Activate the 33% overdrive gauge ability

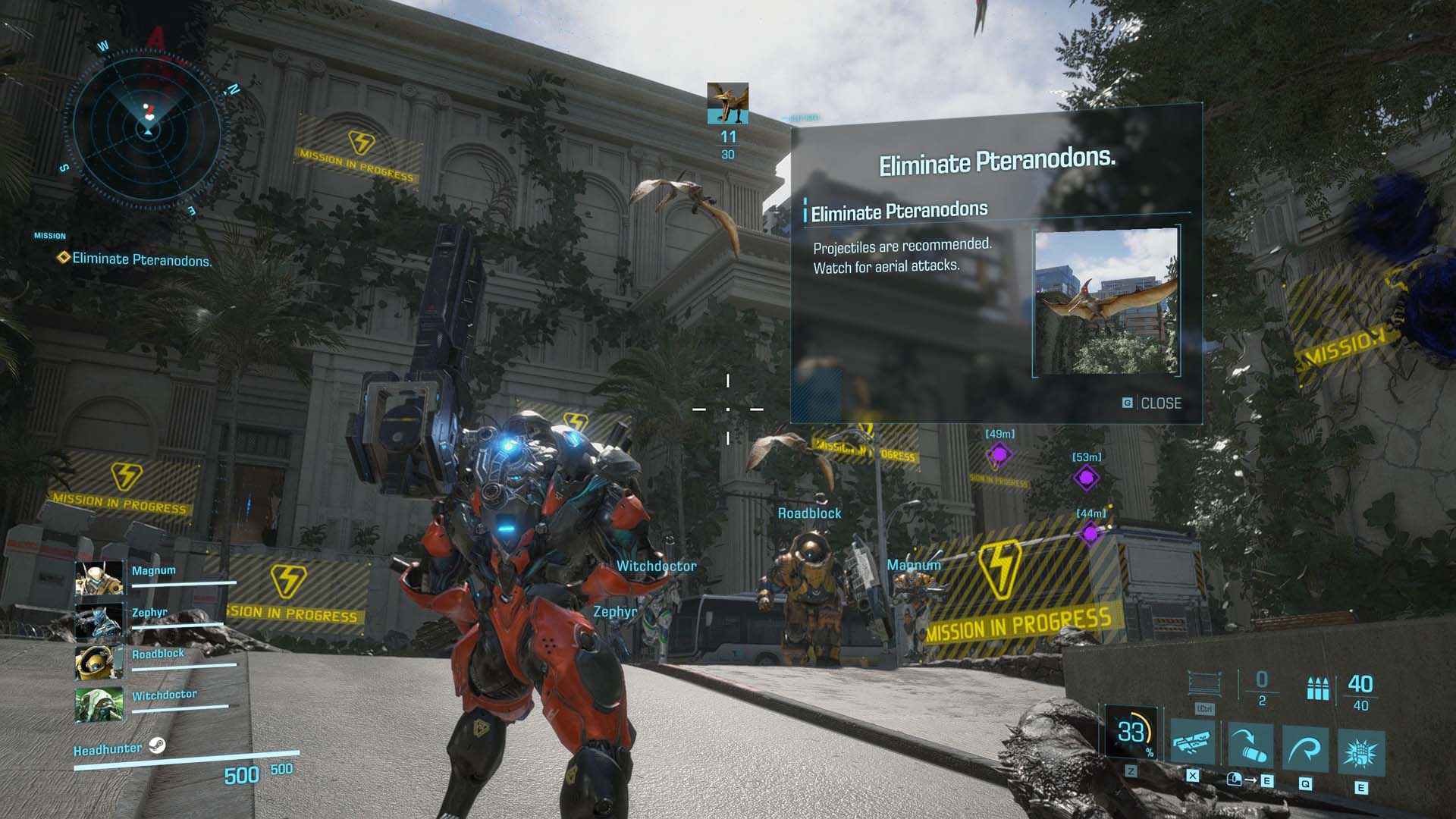(x=1131, y=733)
